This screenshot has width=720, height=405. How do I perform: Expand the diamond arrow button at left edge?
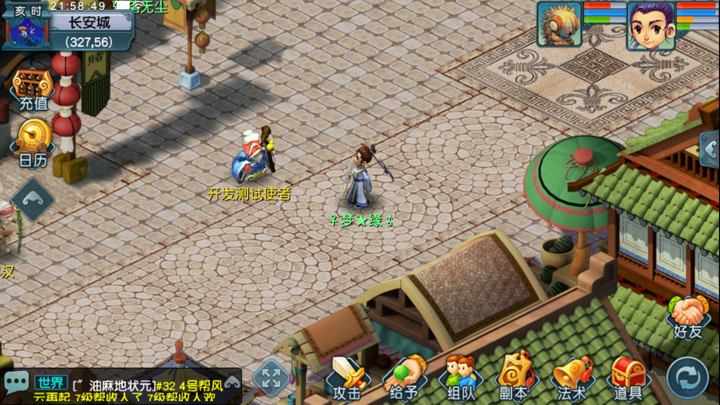point(32,199)
